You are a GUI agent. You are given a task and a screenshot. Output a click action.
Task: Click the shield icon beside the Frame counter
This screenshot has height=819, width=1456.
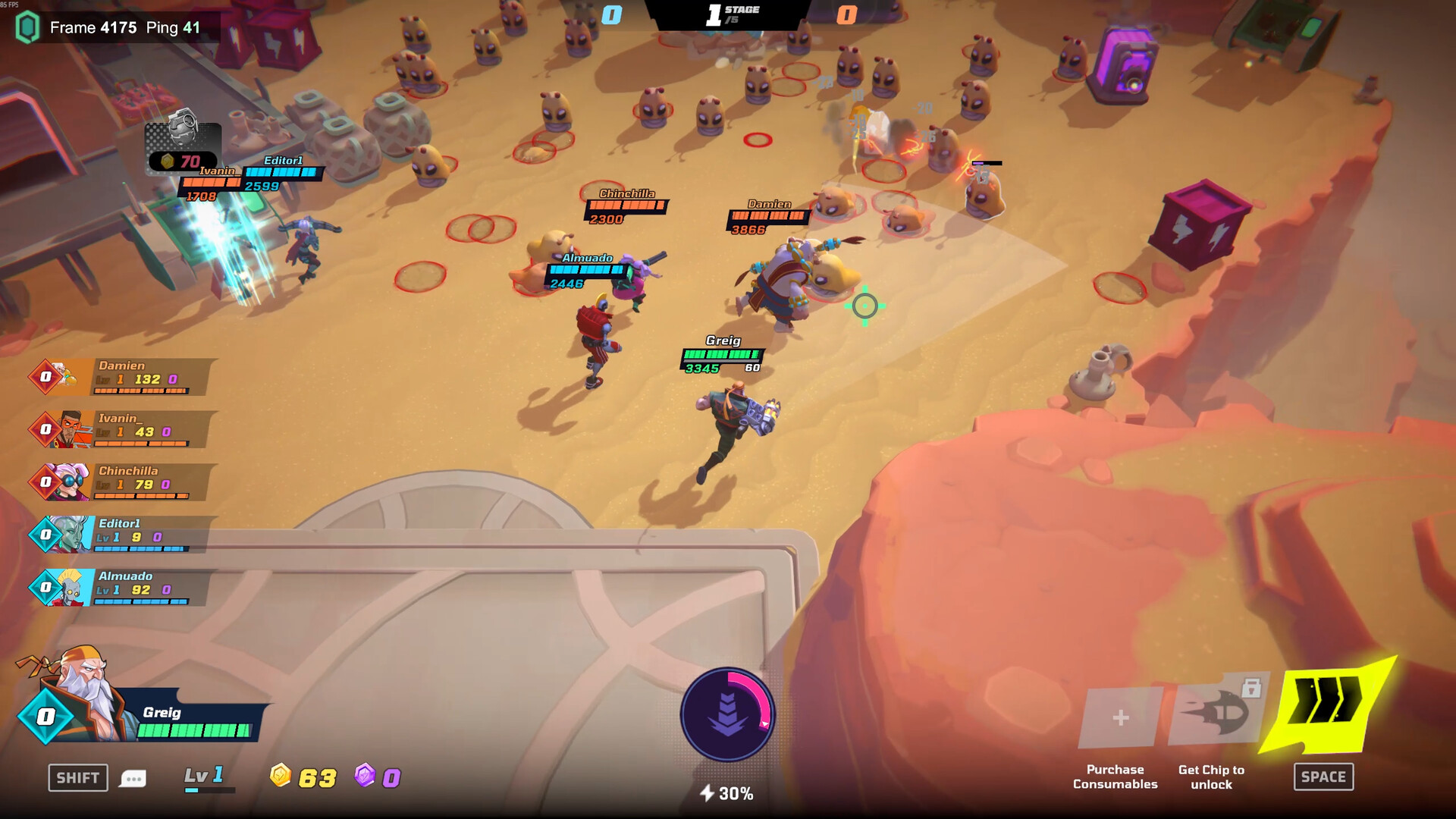(x=27, y=29)
